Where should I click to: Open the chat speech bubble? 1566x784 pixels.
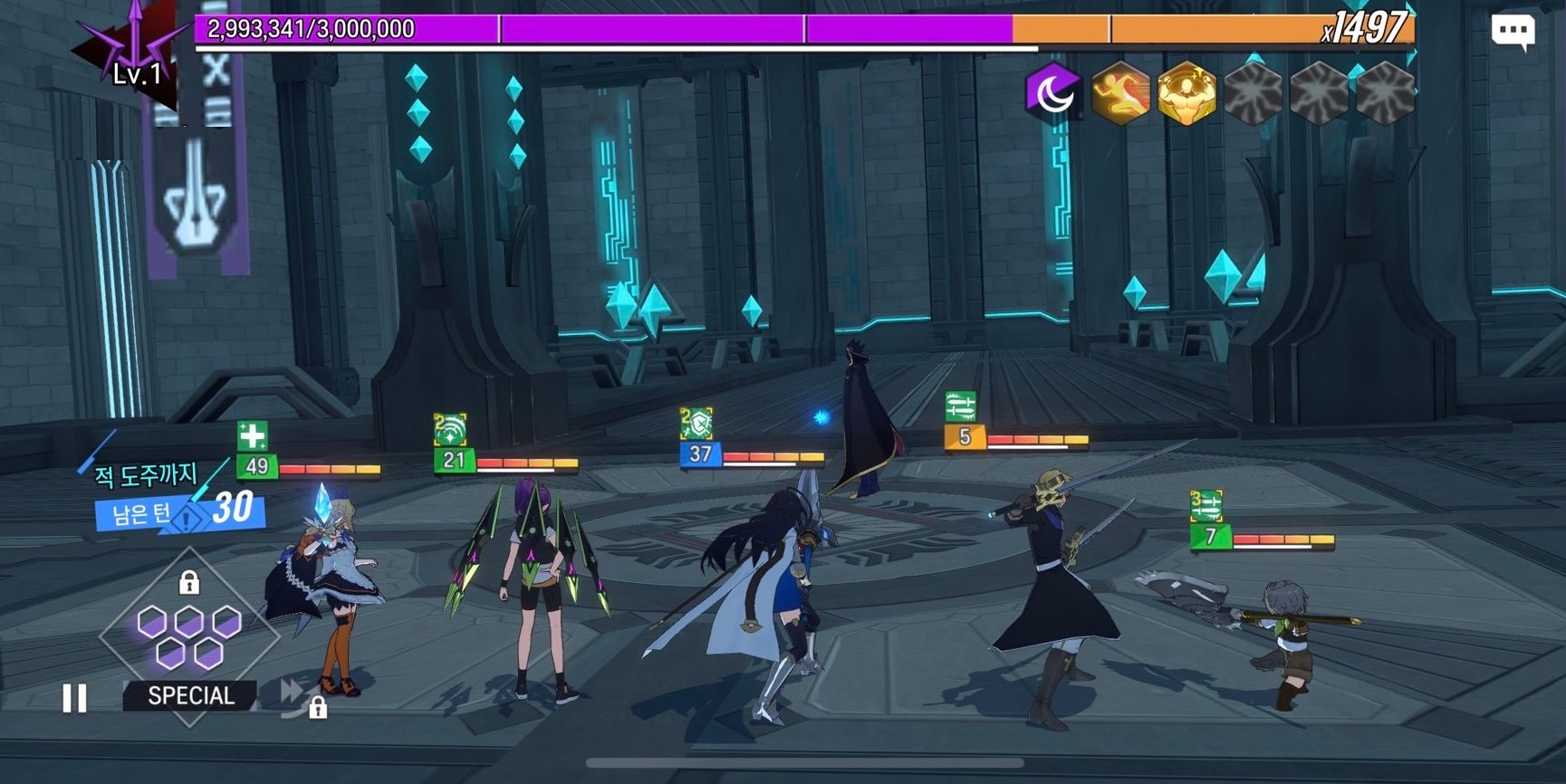click(x=1512, y=33)
